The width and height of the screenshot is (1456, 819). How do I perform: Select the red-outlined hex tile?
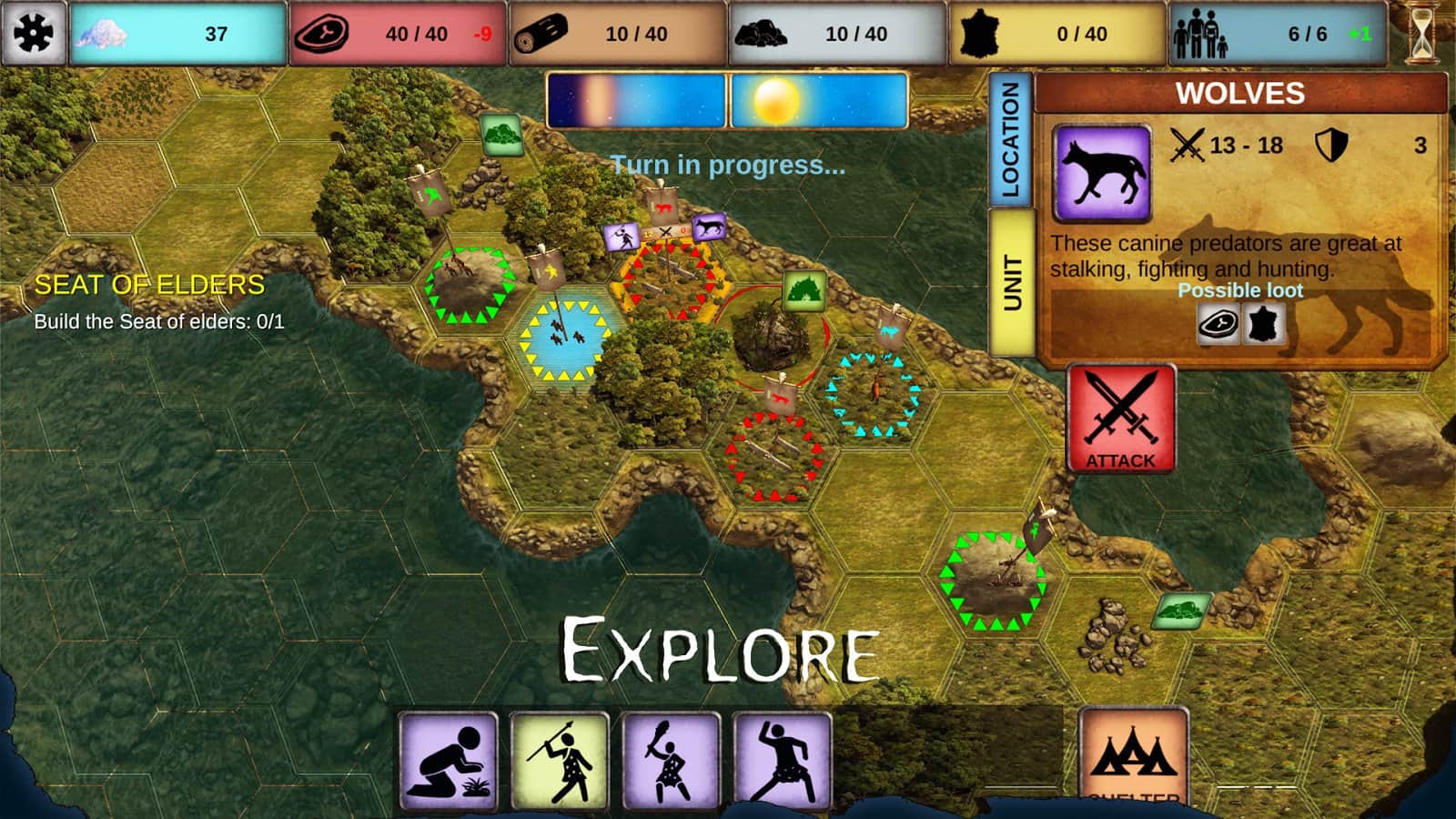coord(773,455)
